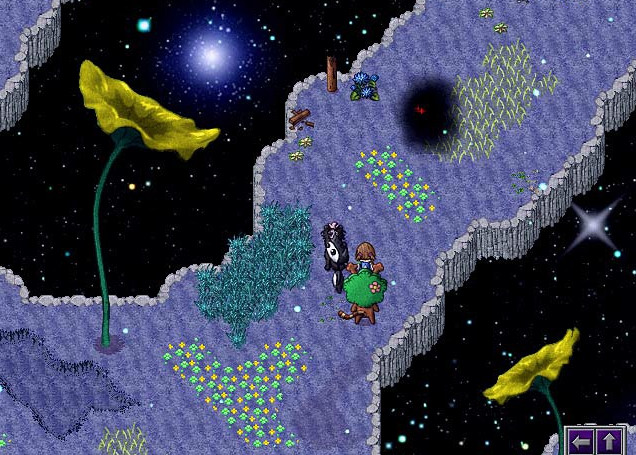Click the left arrow button
The width and height of the screenshot is (636, 455).
pyautogui.click(x=582, y=441)
